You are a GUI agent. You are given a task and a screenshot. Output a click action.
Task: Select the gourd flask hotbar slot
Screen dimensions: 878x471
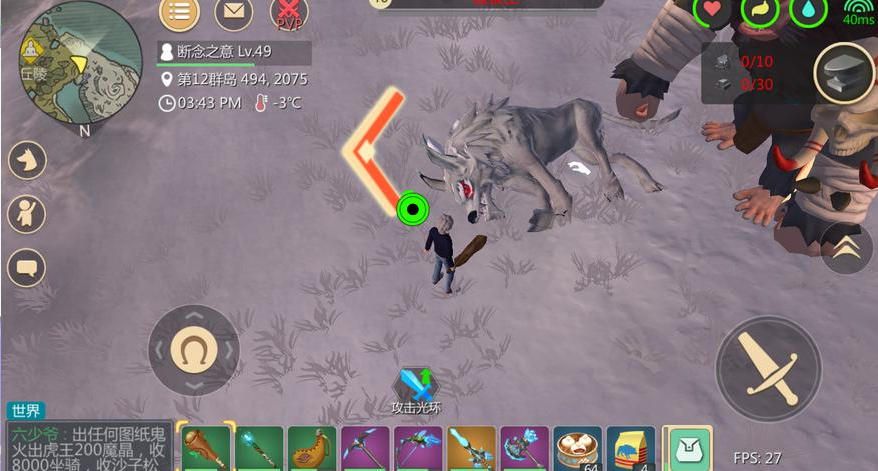pyautogui.click(x=312, y=448)
